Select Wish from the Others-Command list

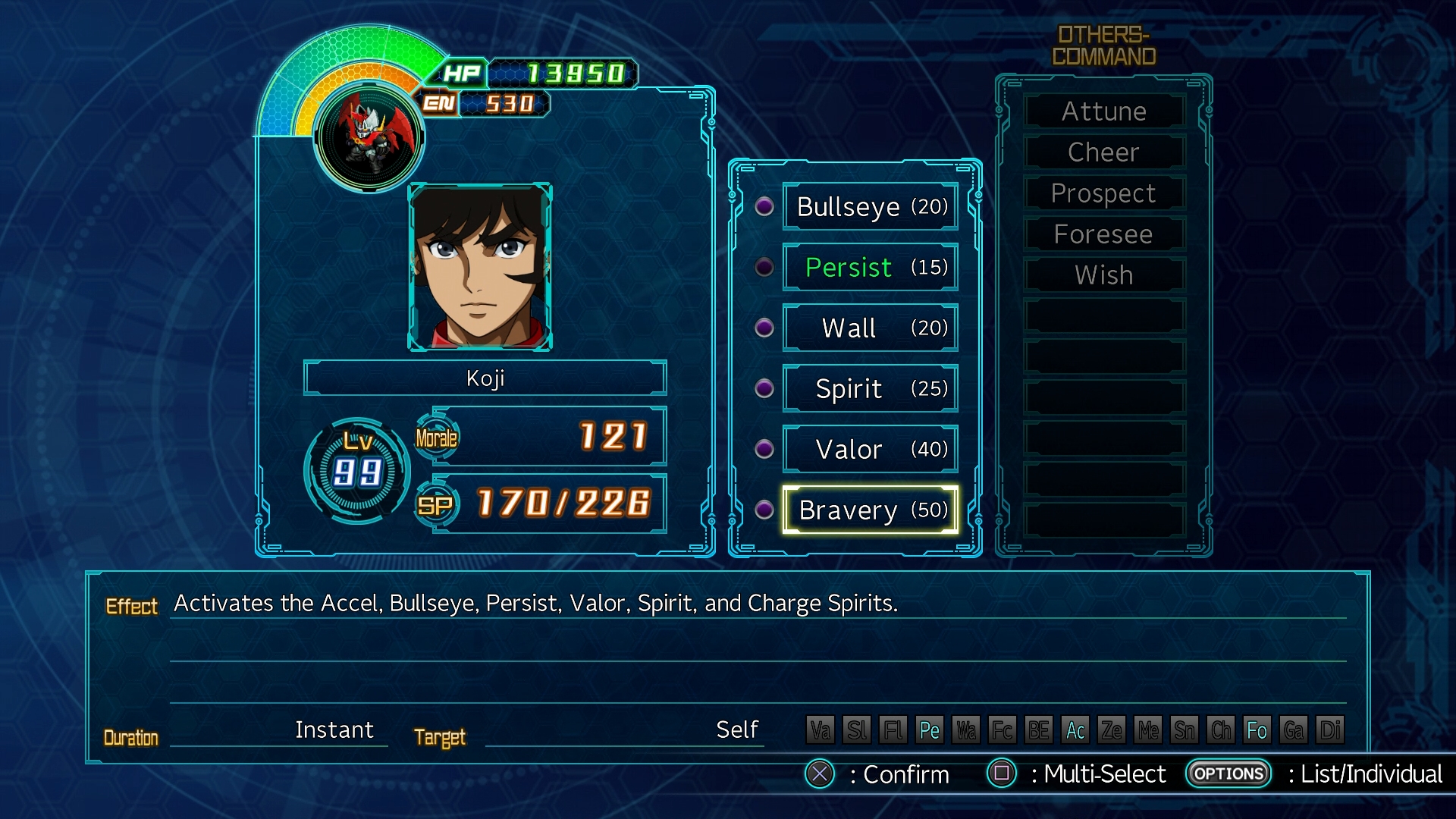click(1103, 275)
